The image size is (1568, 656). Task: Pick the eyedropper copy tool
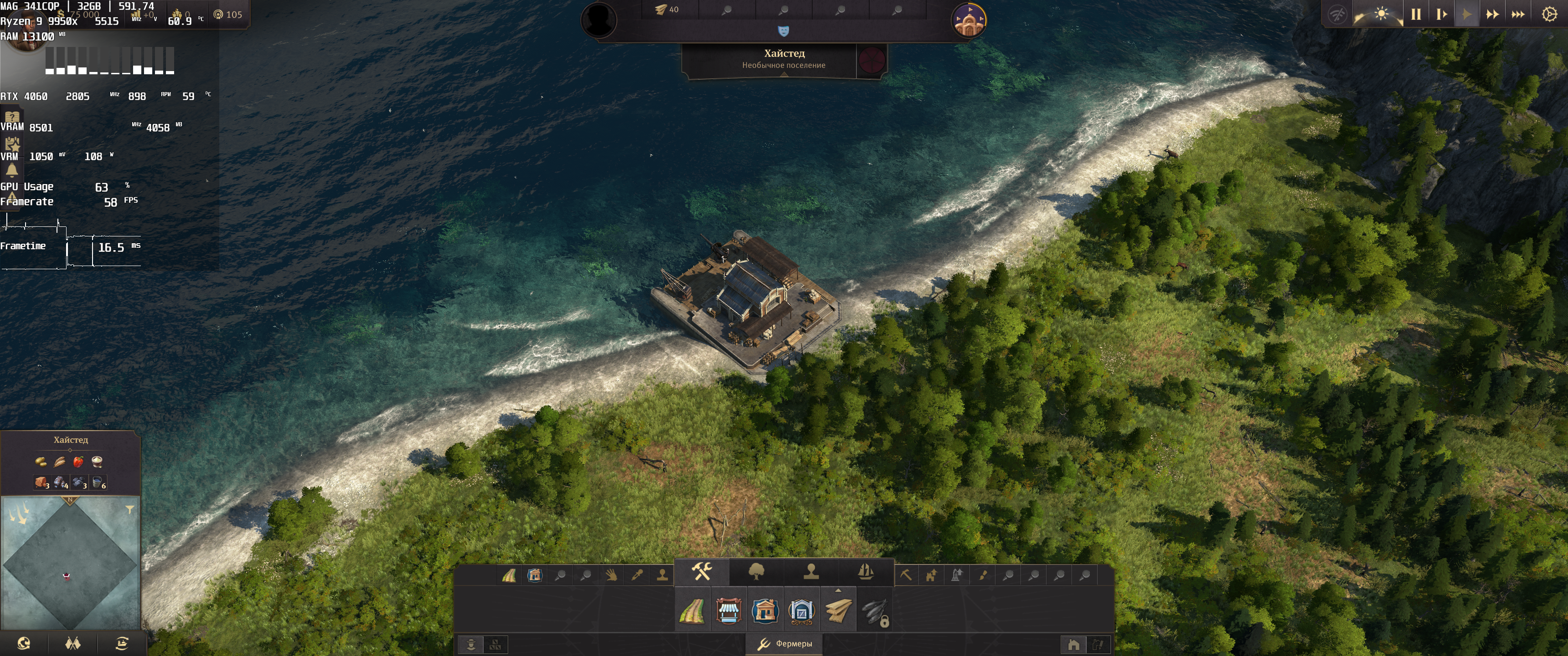pos(637,575)
